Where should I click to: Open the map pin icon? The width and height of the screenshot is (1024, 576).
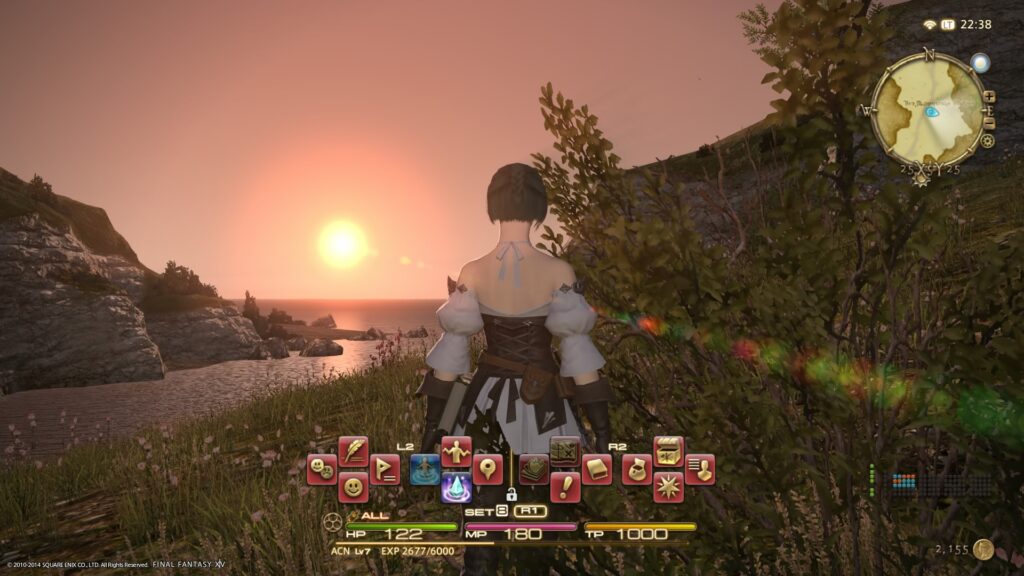tap(488, 469)
